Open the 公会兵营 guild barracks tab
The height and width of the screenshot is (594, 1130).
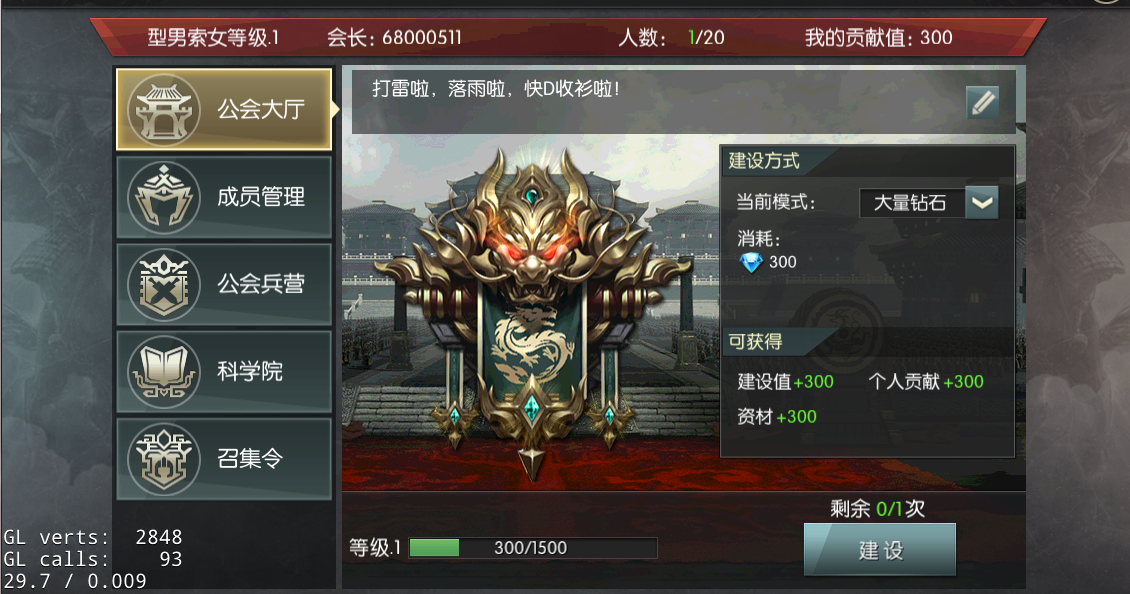(224, 284)
